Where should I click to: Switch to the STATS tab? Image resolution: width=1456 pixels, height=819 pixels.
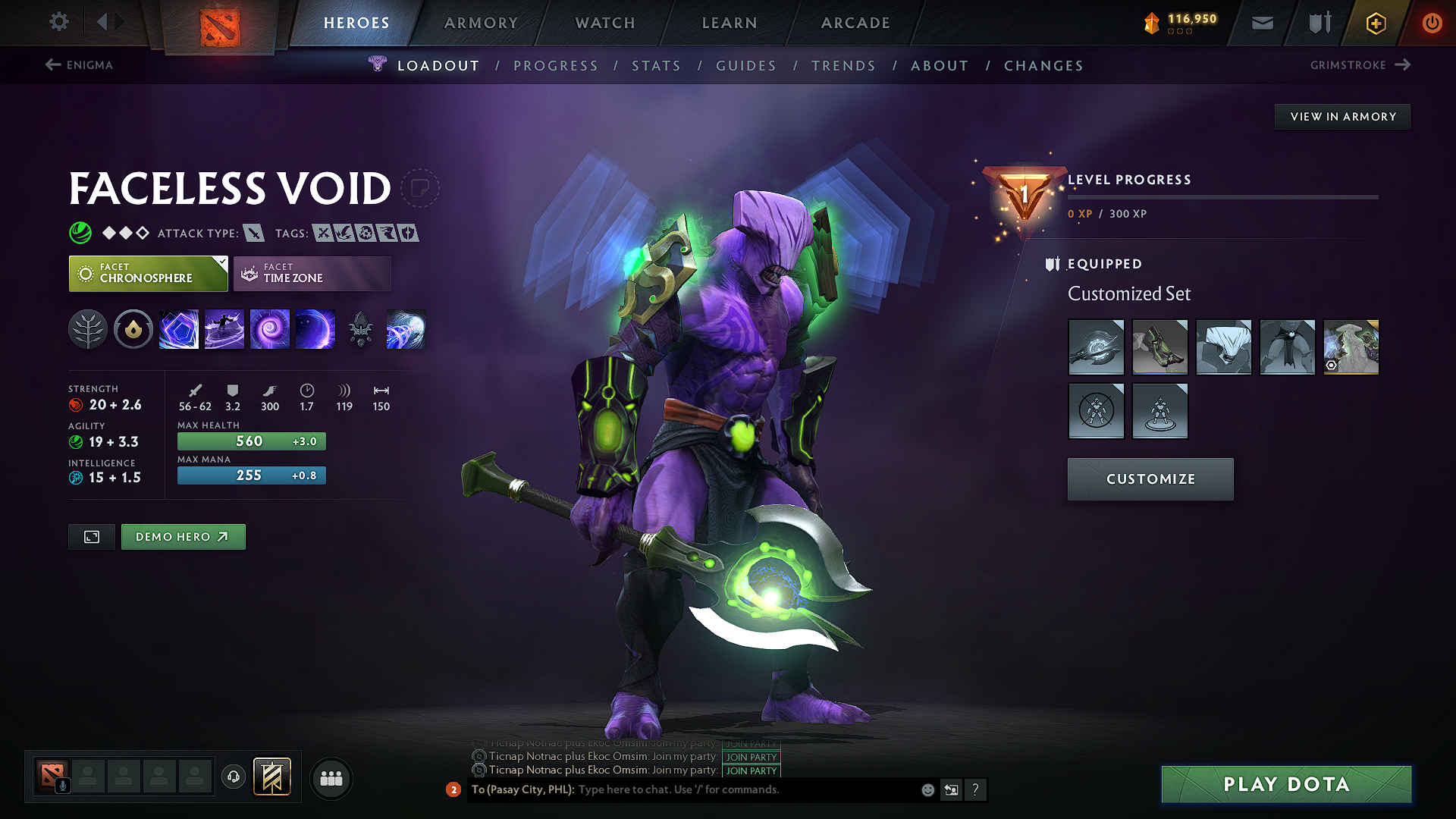[656, 65]
